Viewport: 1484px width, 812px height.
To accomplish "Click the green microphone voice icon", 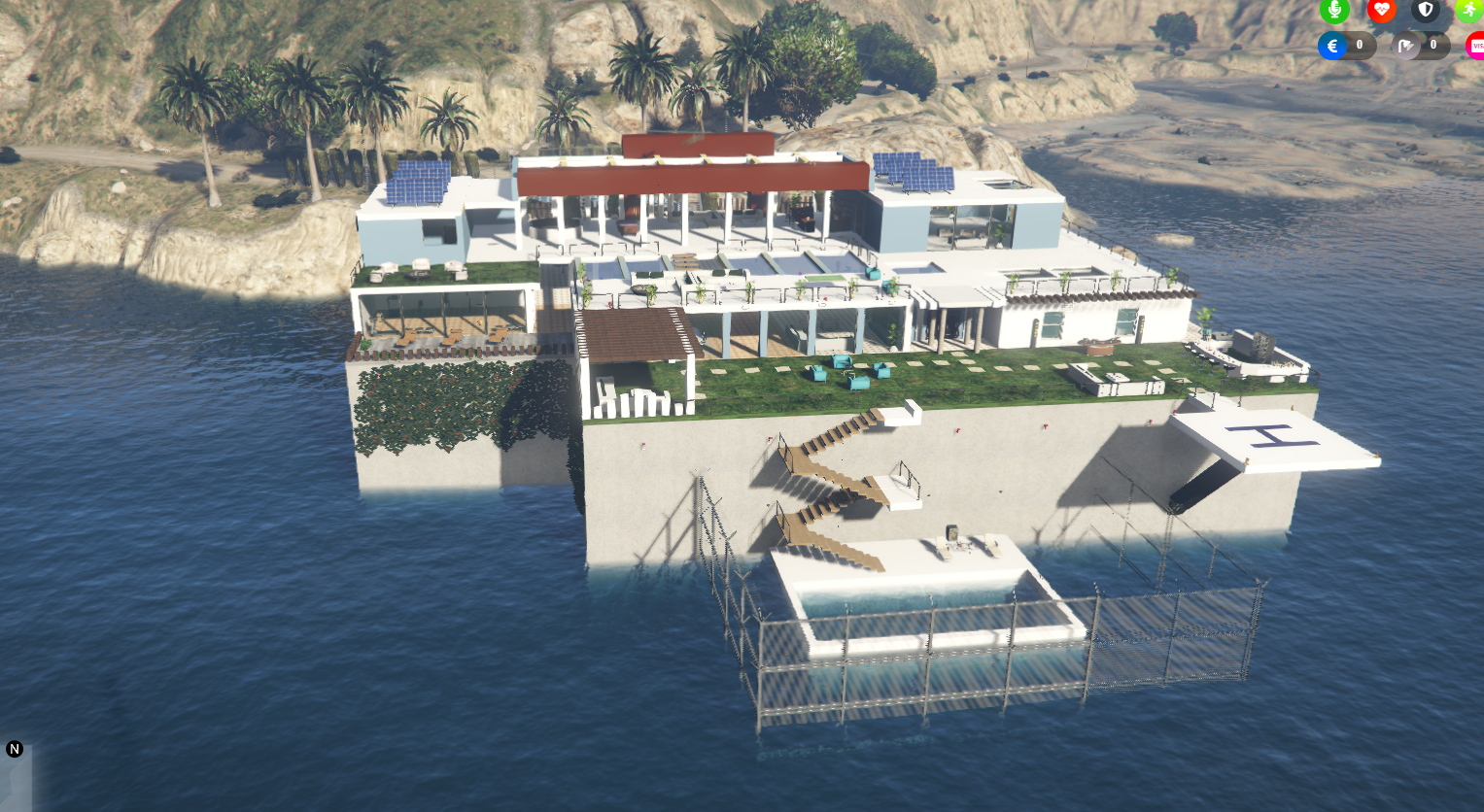I will 1334,11.
